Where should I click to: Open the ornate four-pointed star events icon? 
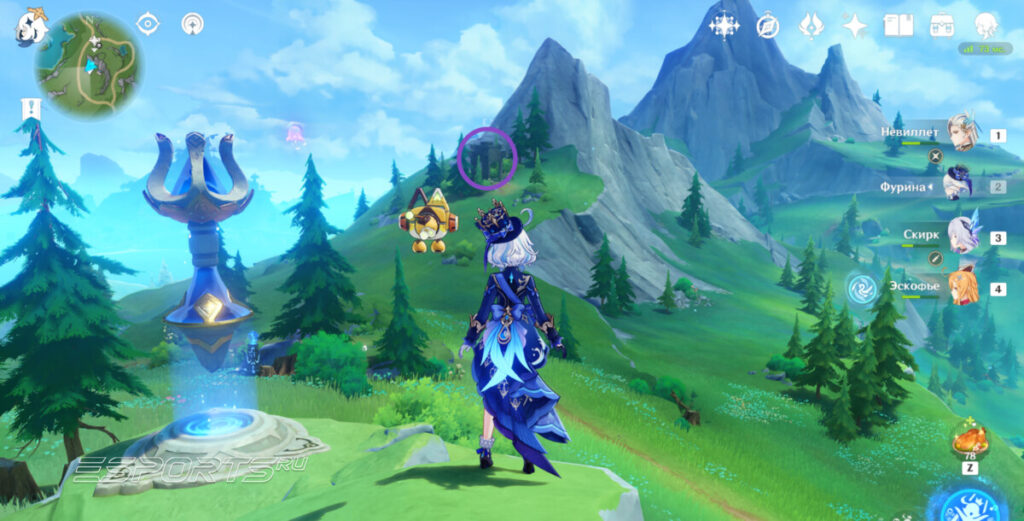click(x=724, y=26)
